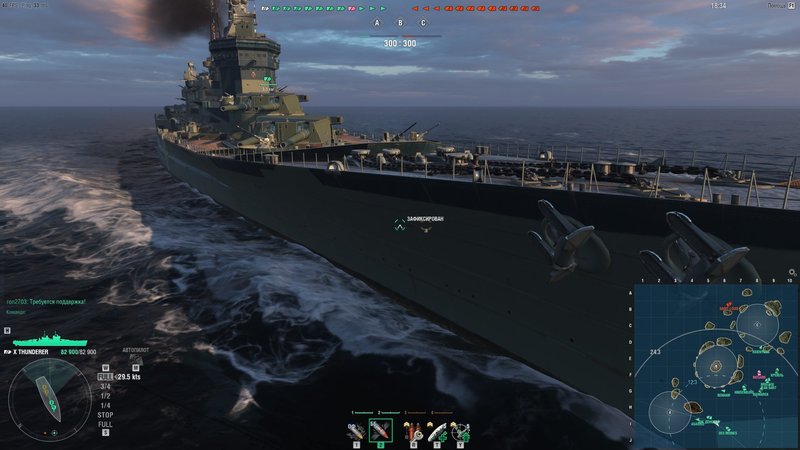This screenshot has height=450, width=800.
Task: Use the Repair Party consumable
Action: pos(437,431)
